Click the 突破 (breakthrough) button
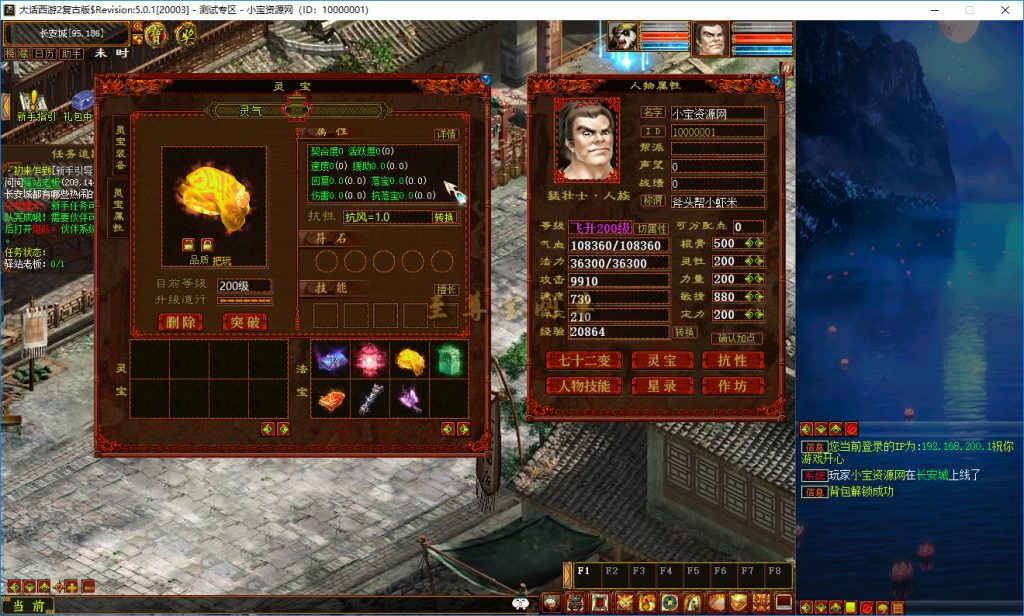This screenshot has height=616, width=1024. pos(244,322)
